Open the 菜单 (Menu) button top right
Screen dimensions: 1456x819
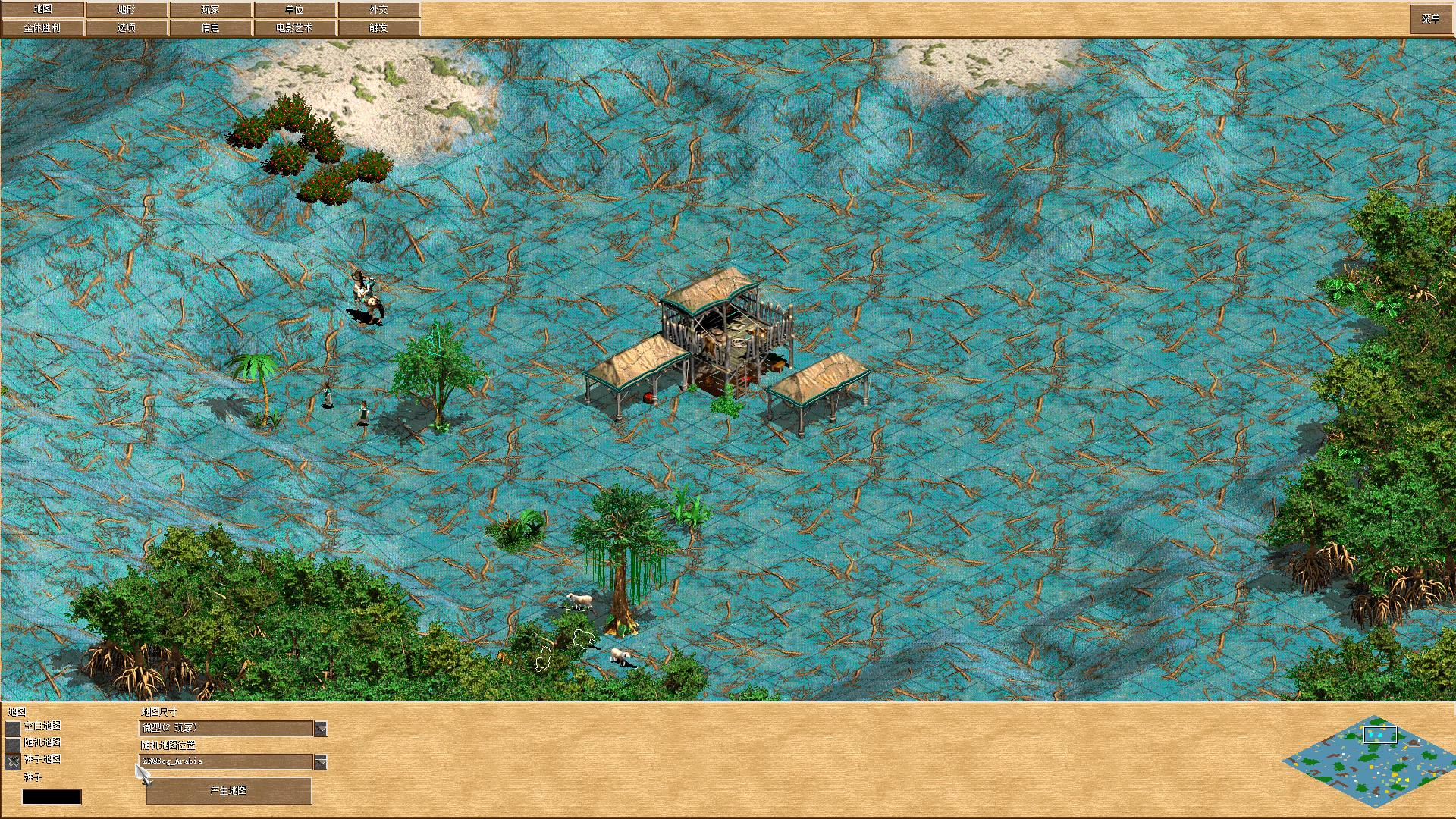[1430, 18]
